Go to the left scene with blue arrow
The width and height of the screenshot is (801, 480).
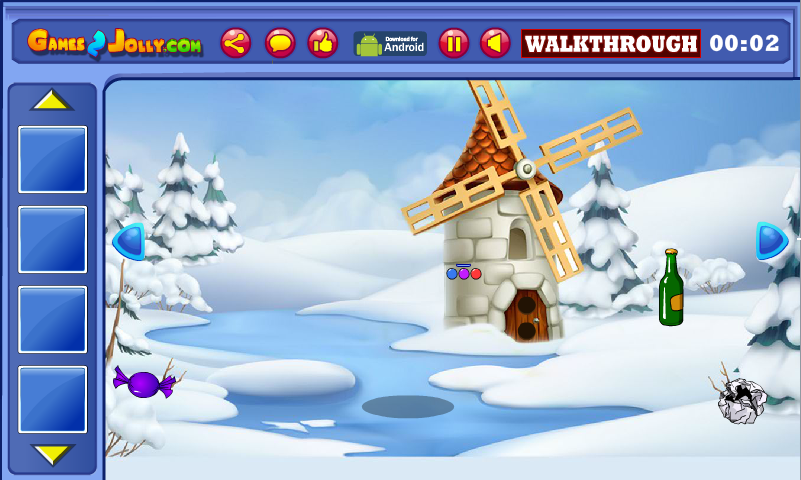[129, 241]
